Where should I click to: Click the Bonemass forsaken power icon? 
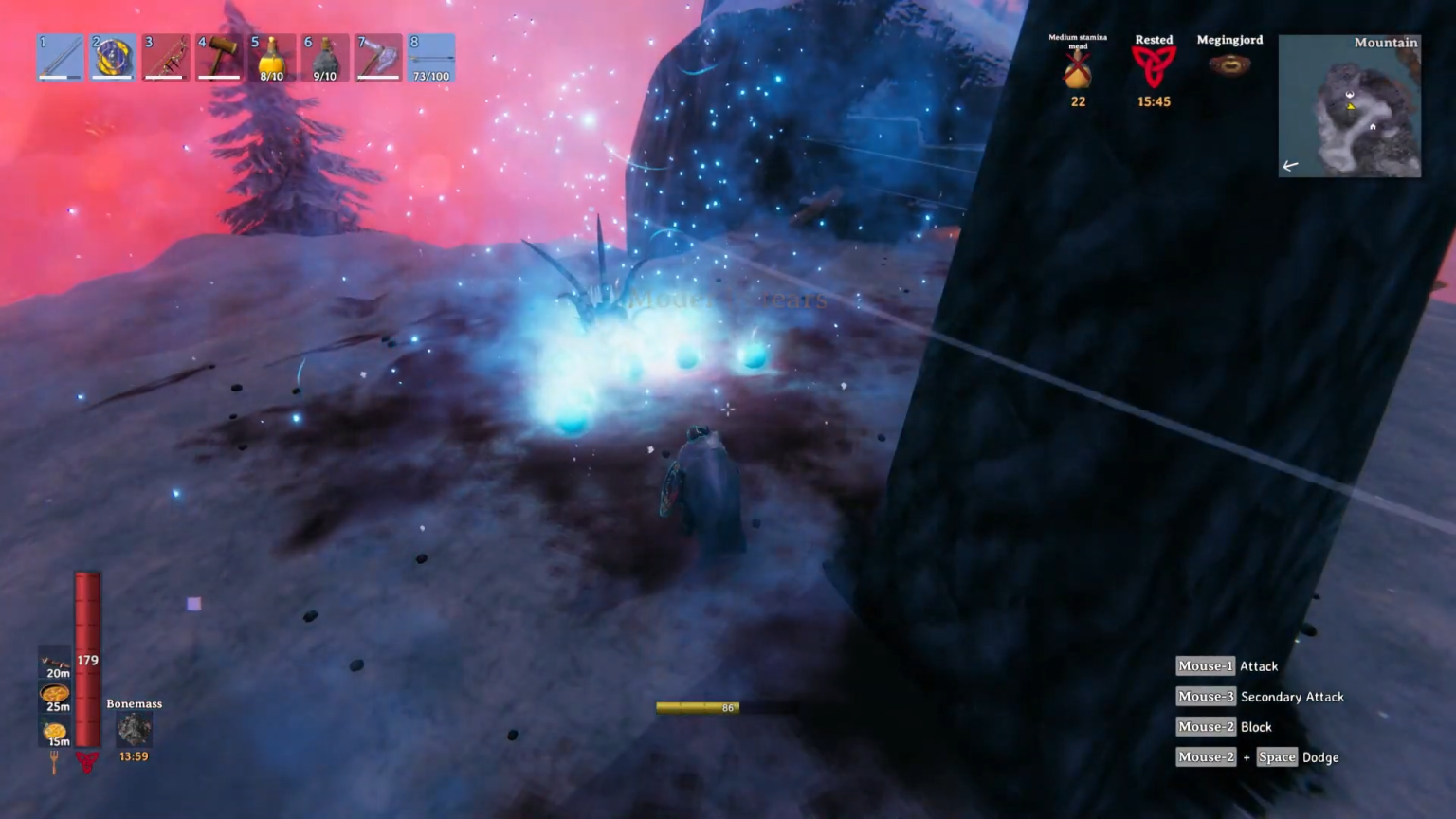pos(134,728)
